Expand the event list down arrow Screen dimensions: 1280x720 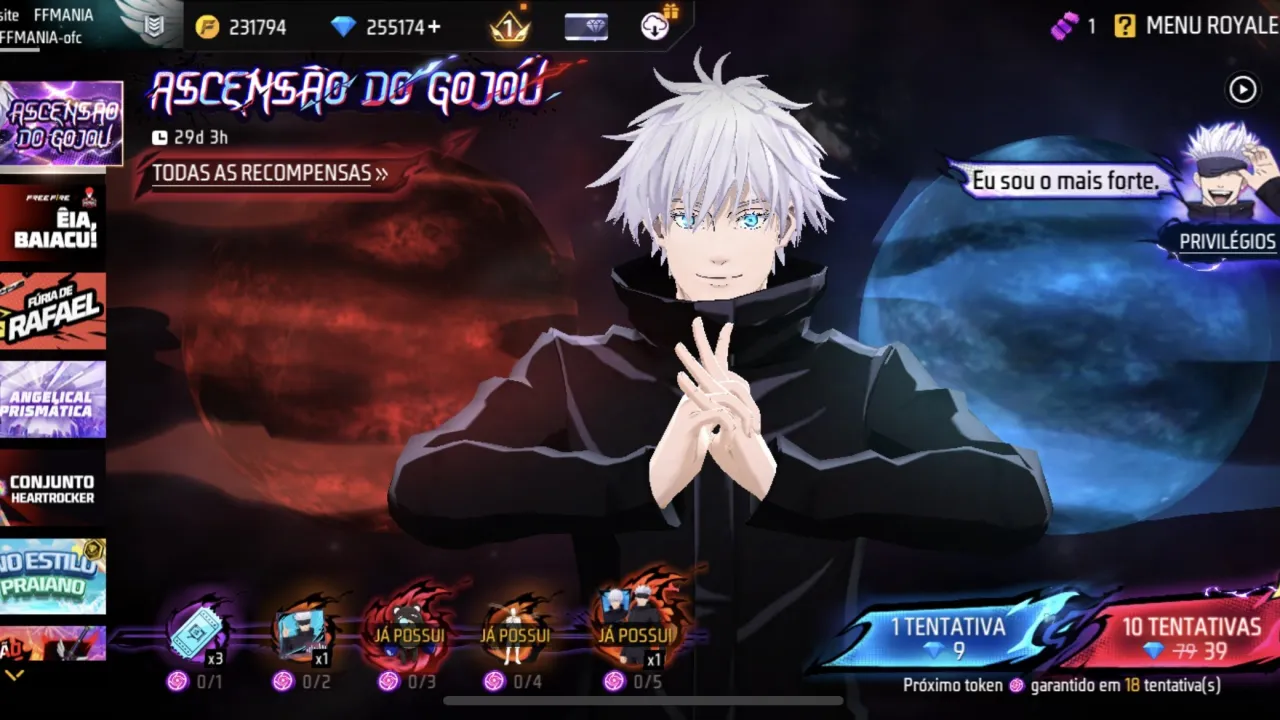point(14,675)
